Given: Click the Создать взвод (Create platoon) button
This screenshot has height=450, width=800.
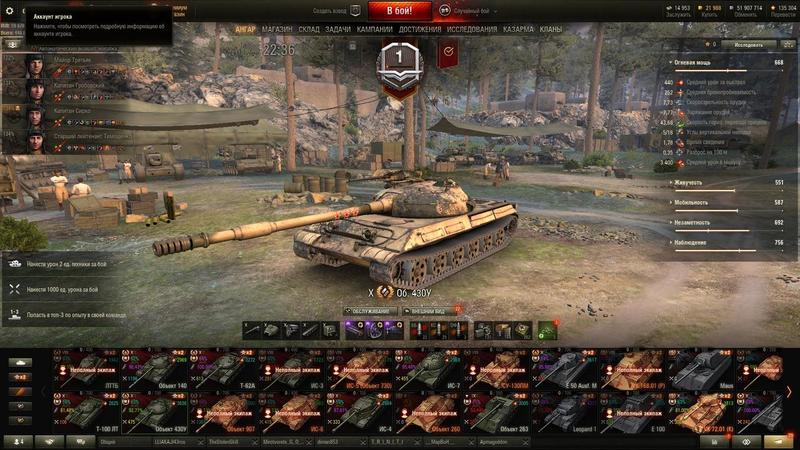Looking at the screenshot, I should (329, 10).
